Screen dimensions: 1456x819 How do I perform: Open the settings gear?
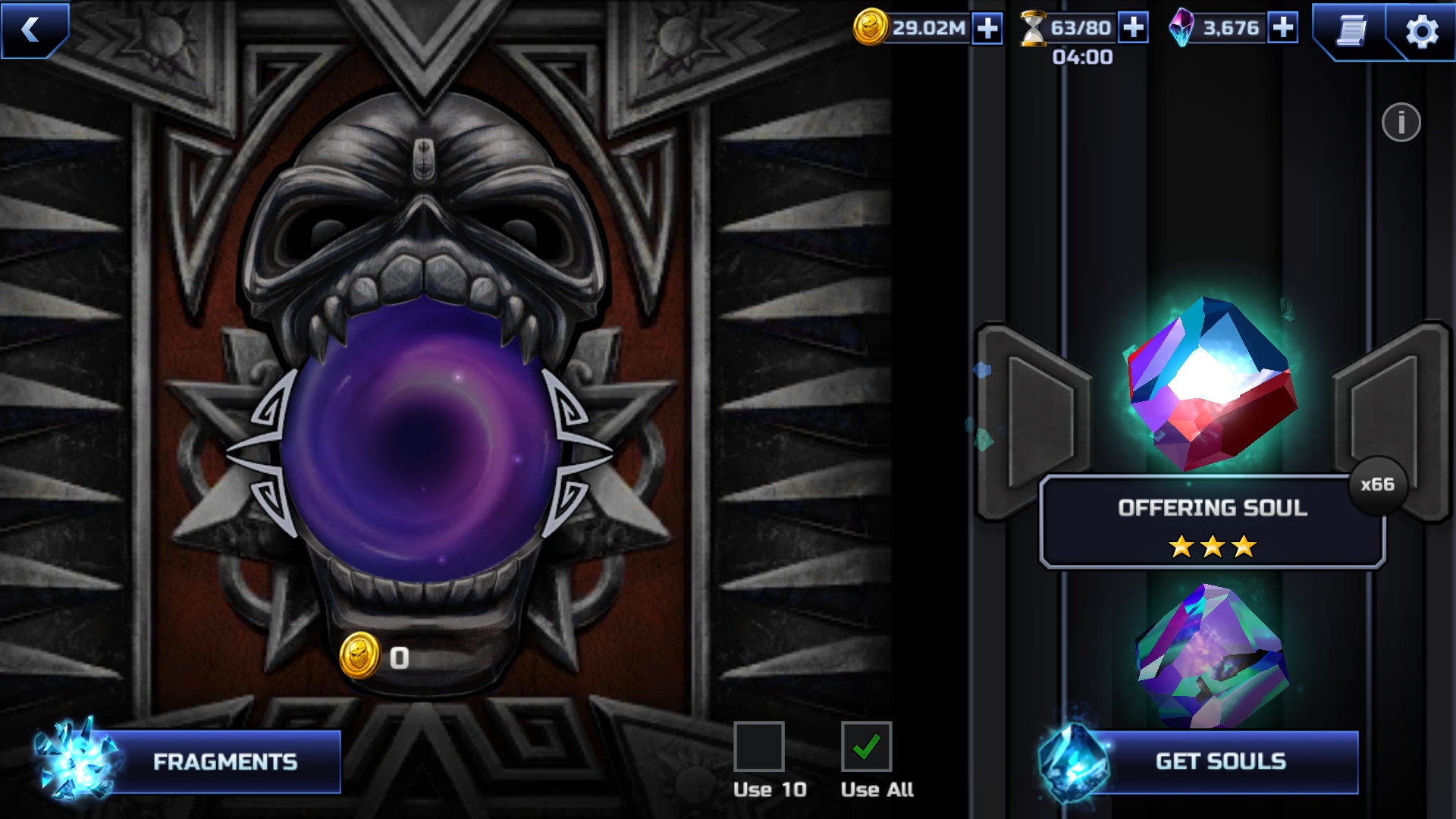coord(1421,32)
